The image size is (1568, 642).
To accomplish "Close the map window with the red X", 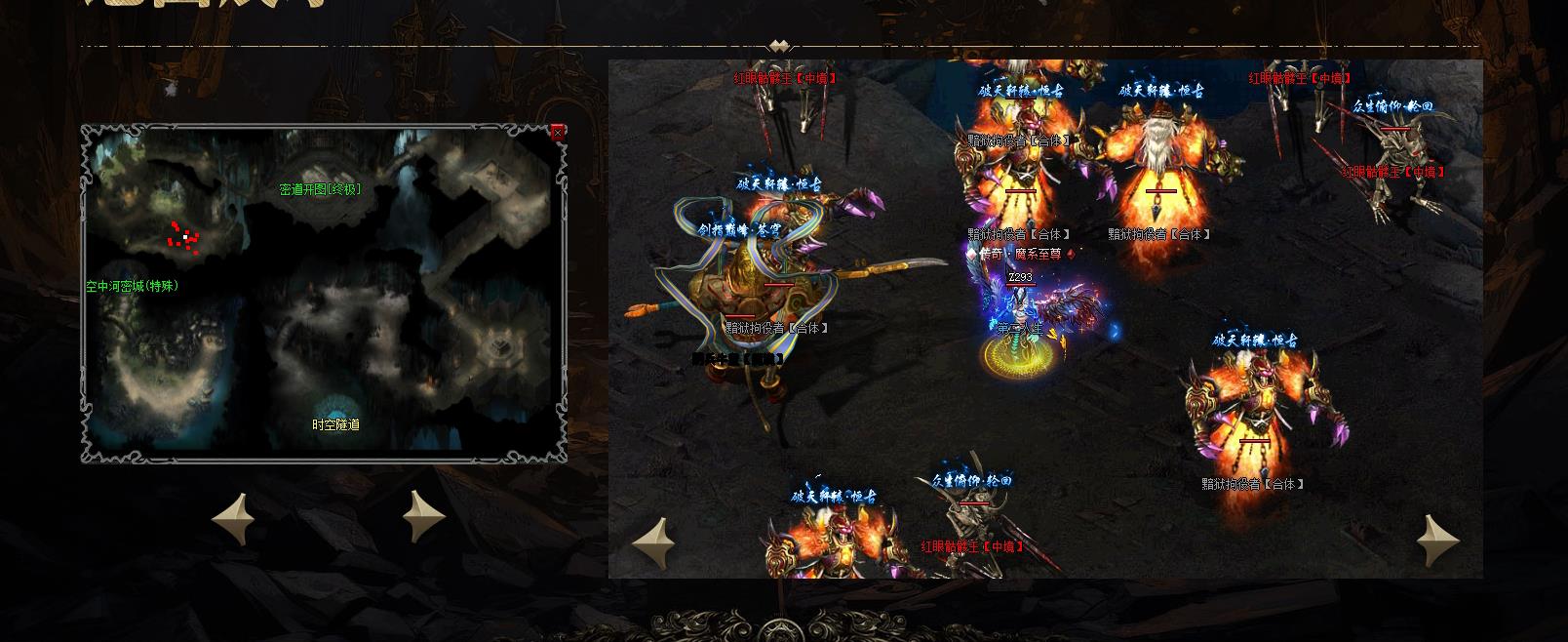I will pos(558,132).
